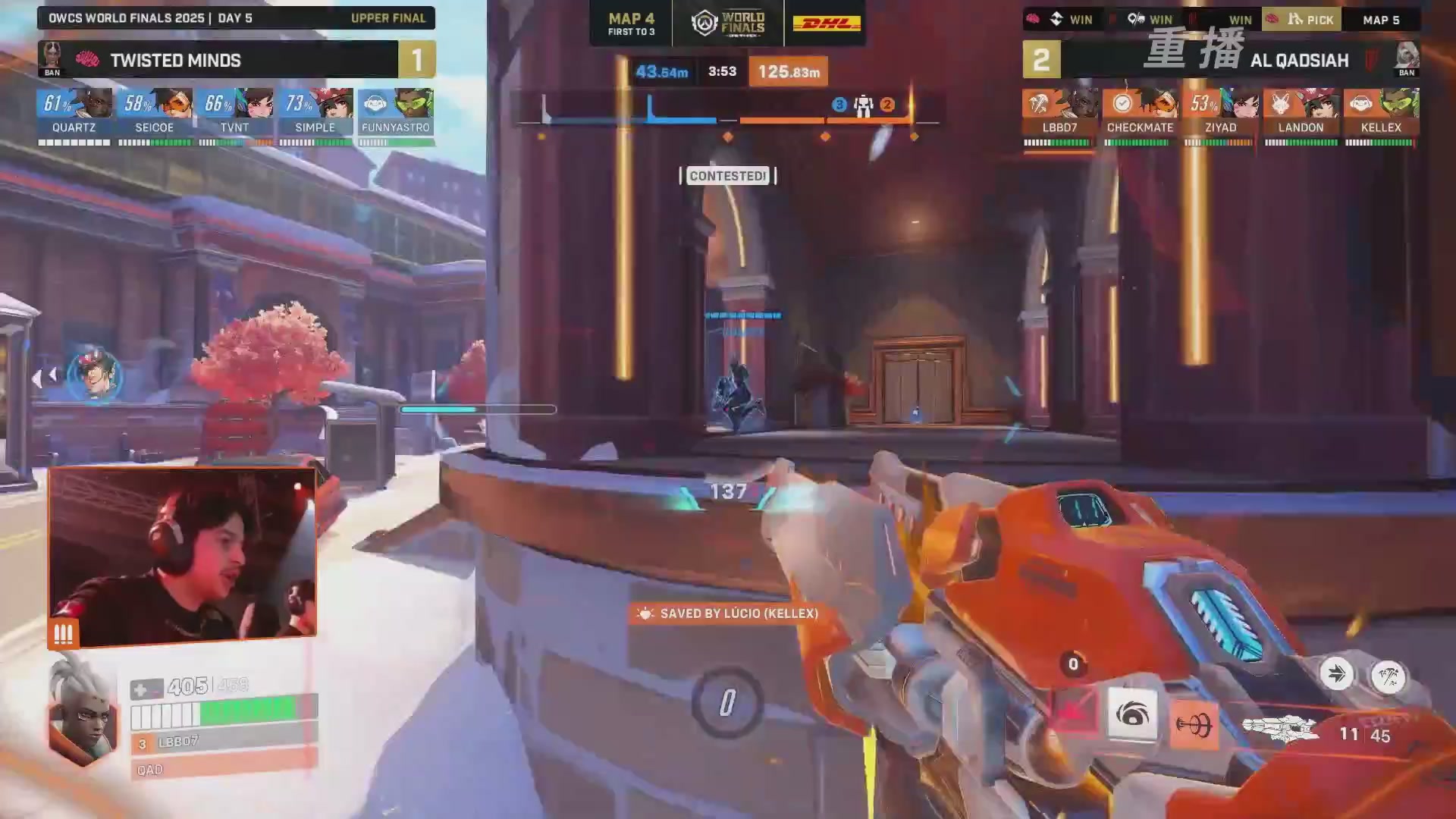Choose TVNT's player card
Image resolution: width=1456 pixels, height=819 pixels.
point(235,114)
